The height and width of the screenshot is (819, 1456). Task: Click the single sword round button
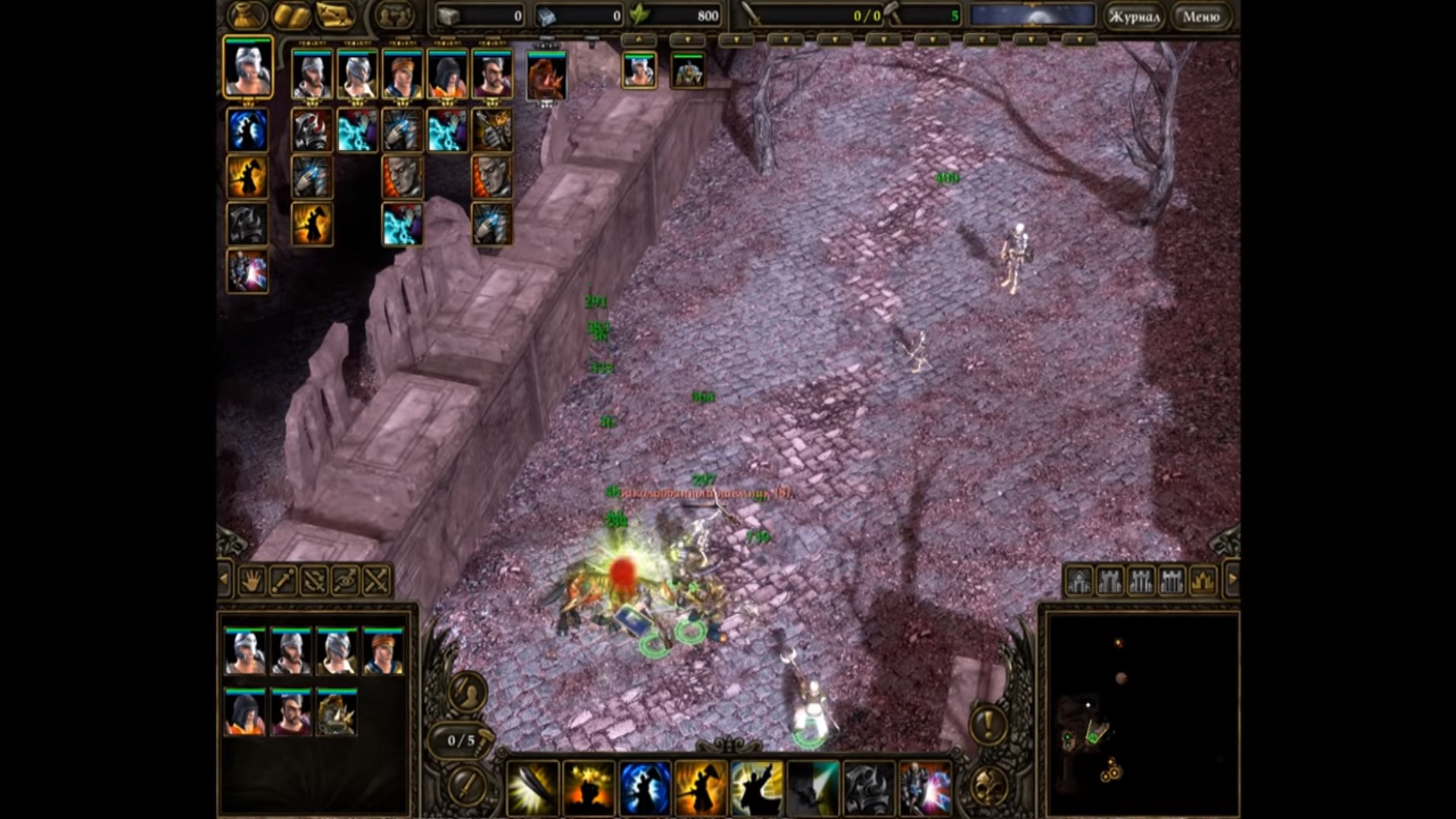(467, 786)
